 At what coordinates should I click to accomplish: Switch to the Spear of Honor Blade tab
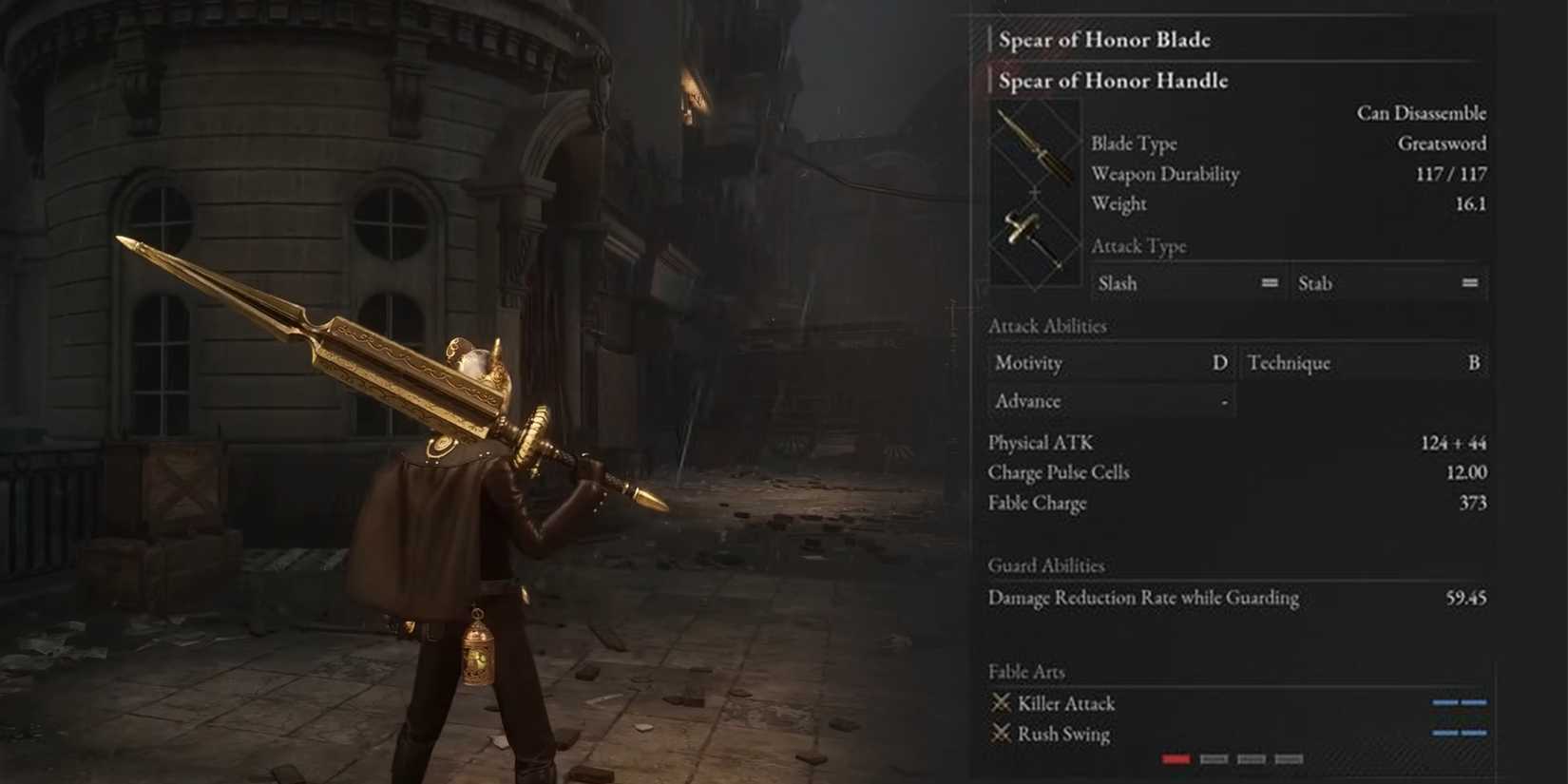1105,40
